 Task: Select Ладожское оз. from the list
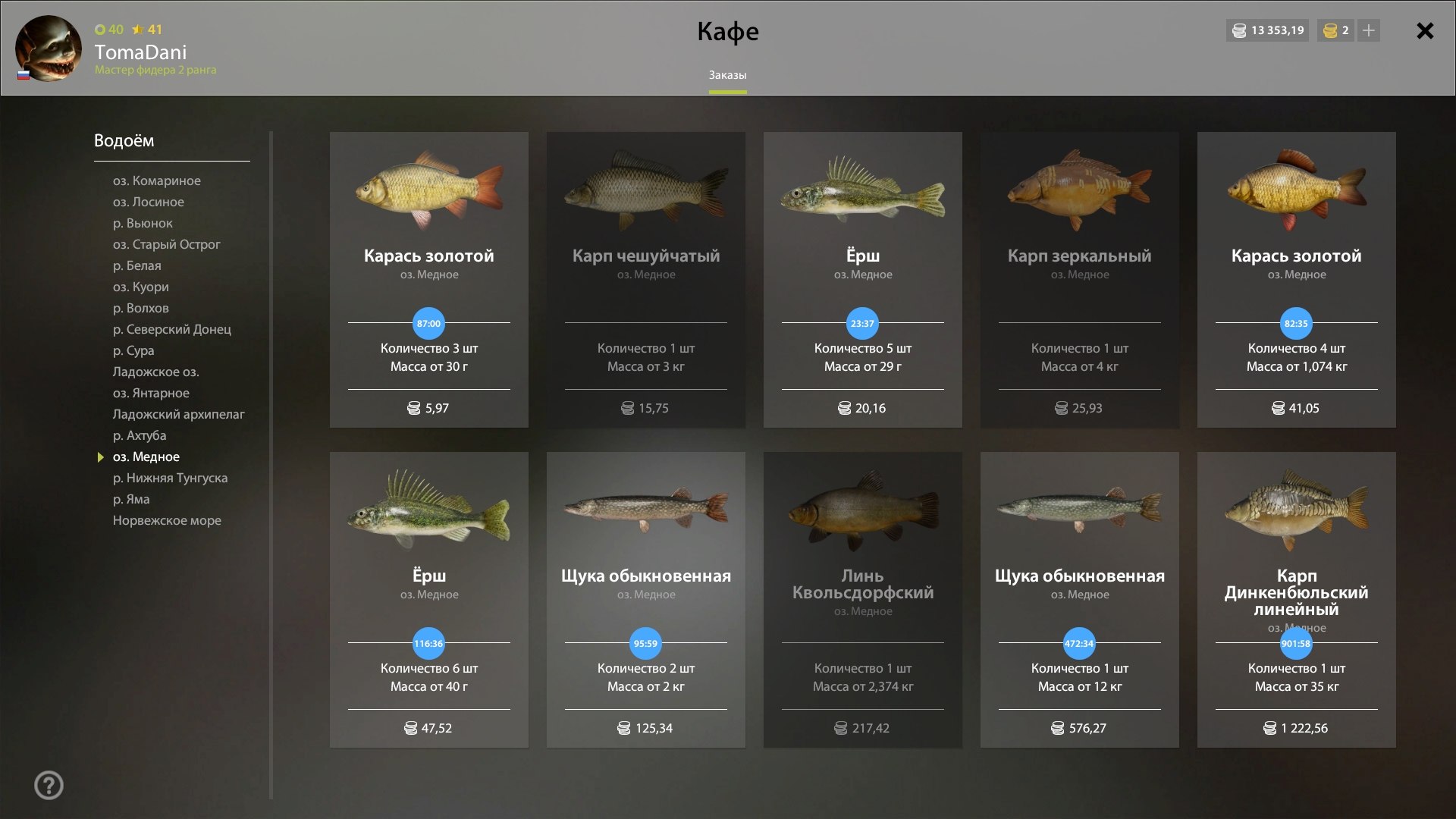156,372
